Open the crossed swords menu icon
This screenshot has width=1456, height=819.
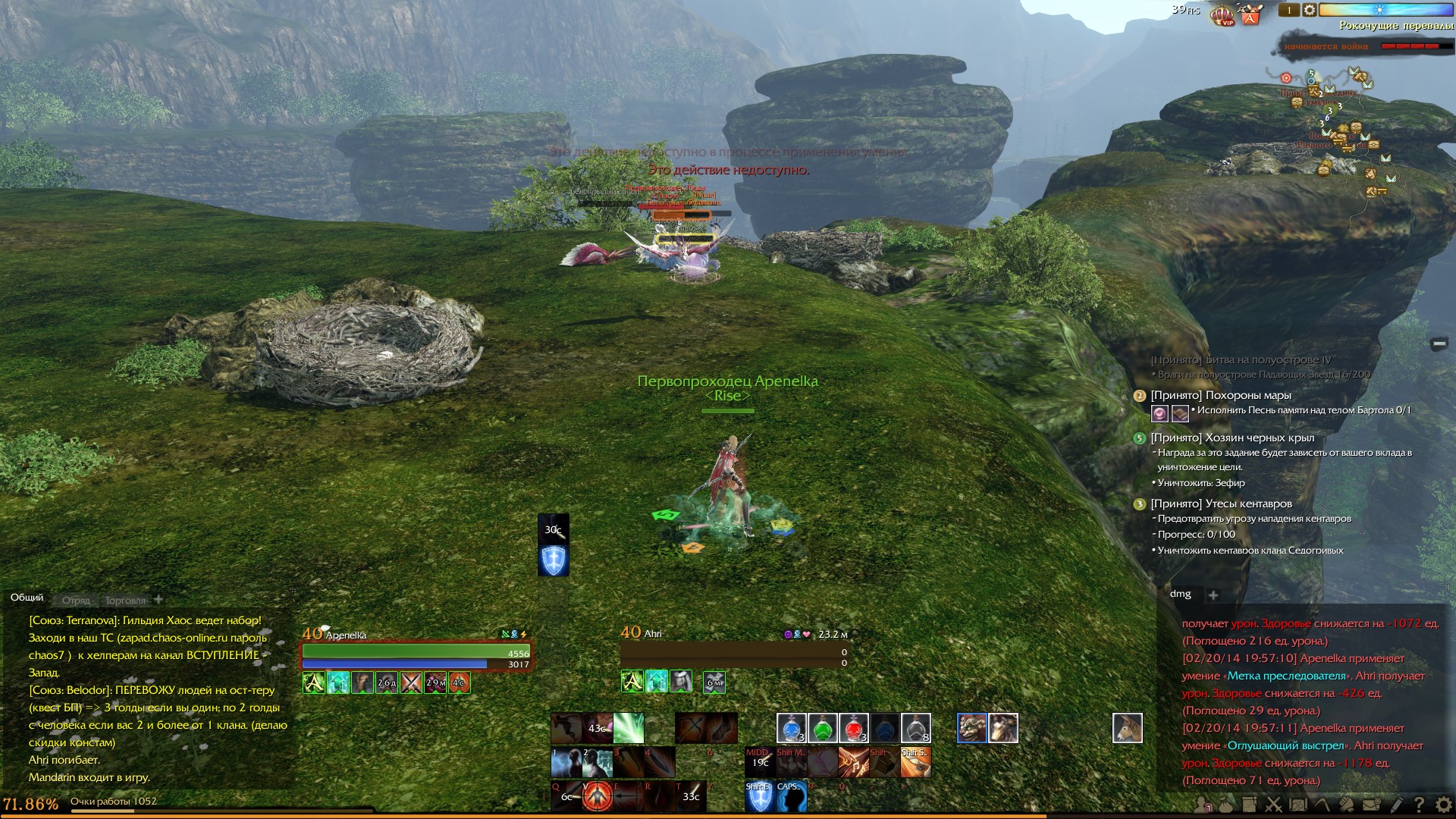click(1273, 805)
